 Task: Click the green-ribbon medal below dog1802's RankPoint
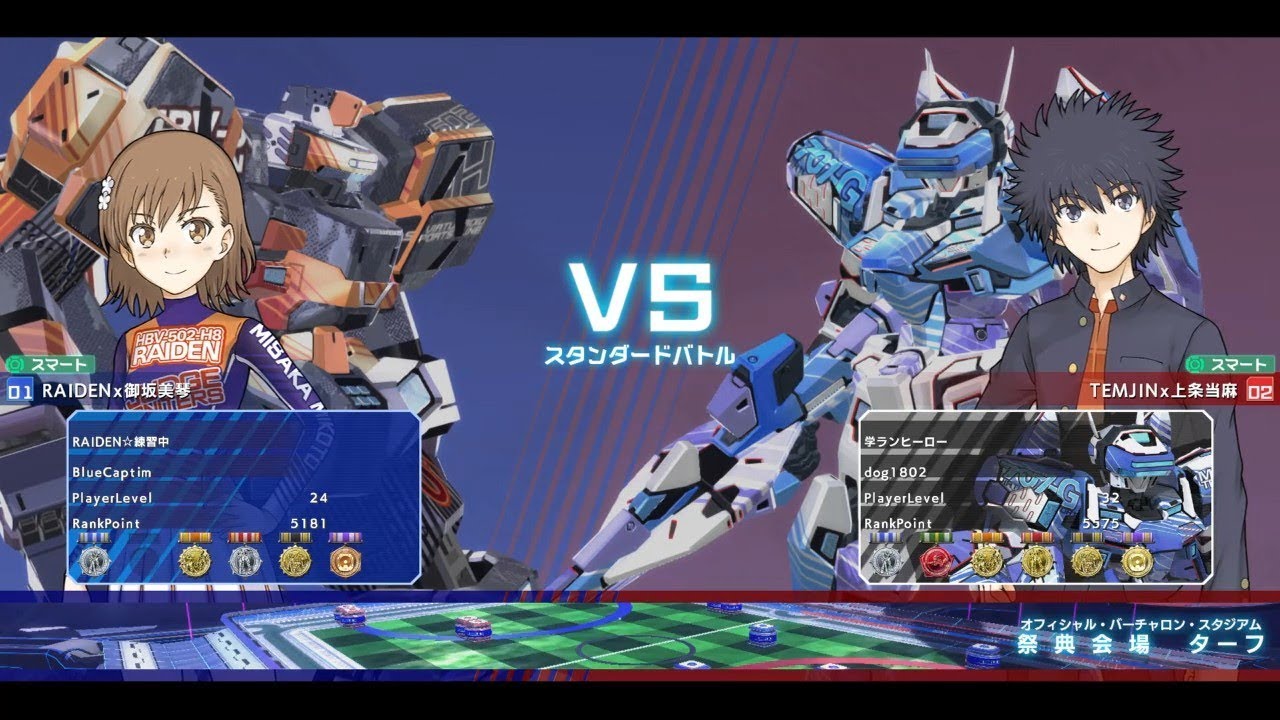[935, 562]
